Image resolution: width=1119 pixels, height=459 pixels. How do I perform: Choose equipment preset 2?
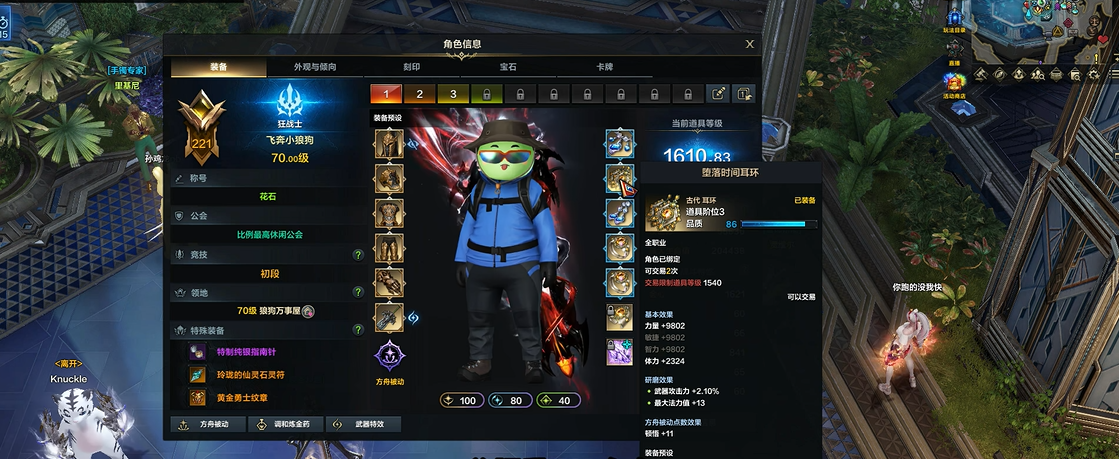pyautogui.click(x=420, y=94)
